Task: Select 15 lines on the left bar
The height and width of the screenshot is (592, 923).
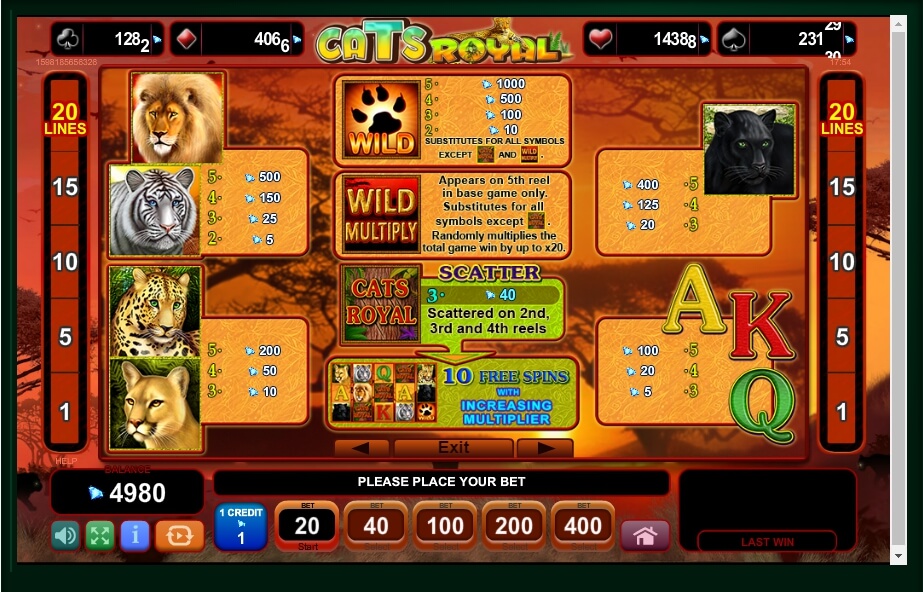Action: coord(65,187)
